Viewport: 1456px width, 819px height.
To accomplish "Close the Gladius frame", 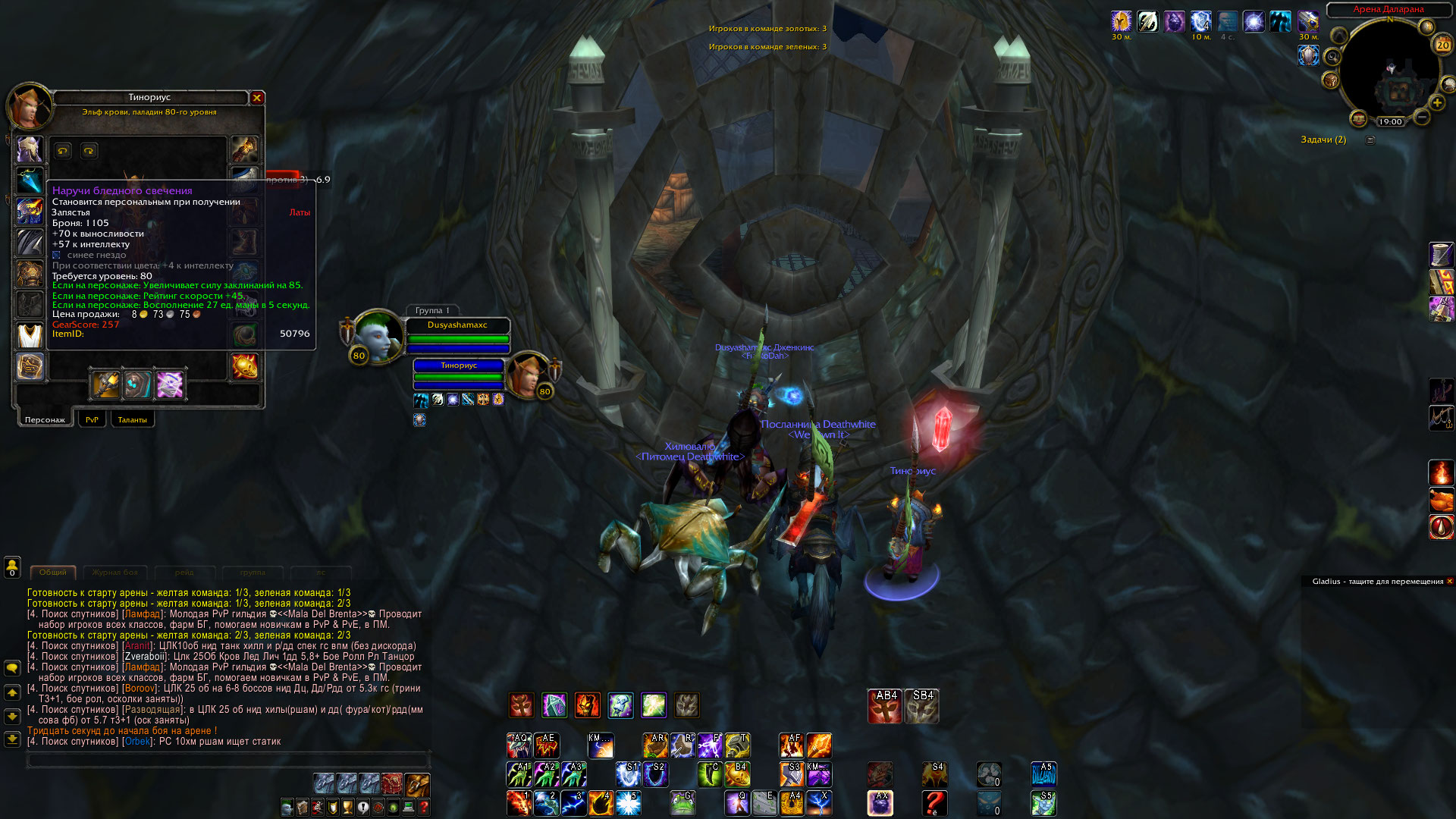I will [1450, 582].
